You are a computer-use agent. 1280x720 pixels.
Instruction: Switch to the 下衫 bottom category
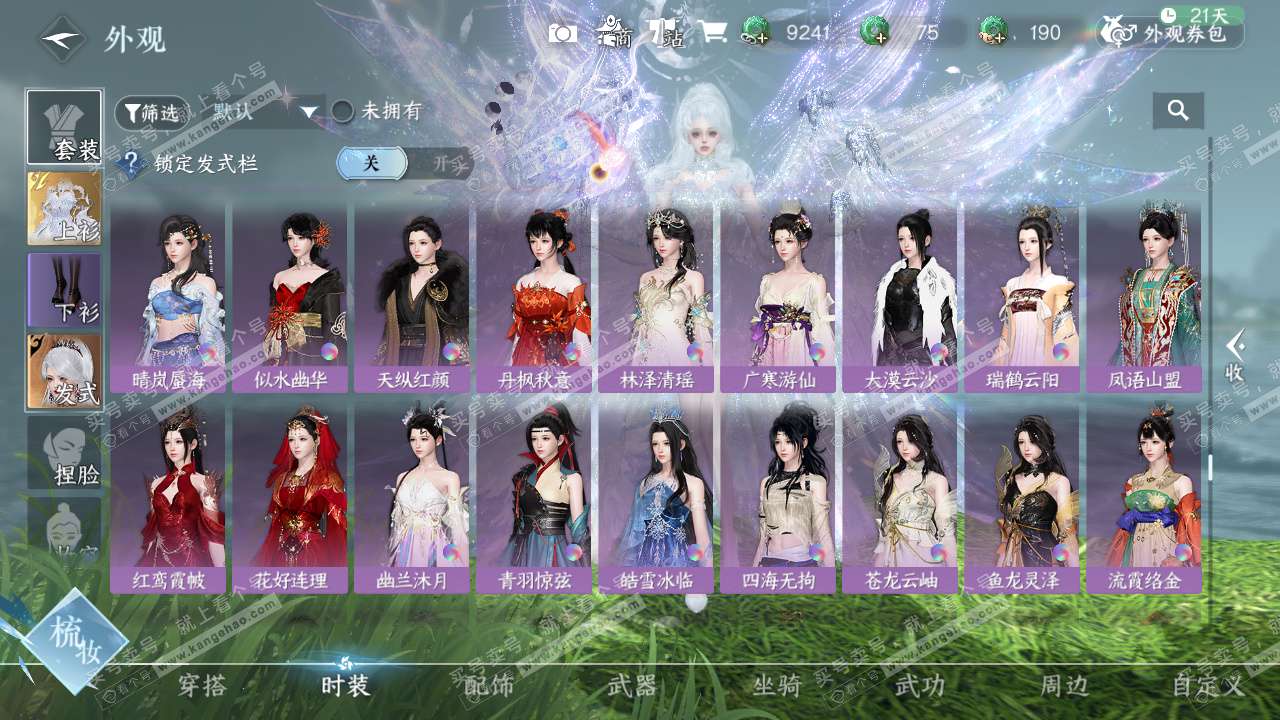(65, 290)
